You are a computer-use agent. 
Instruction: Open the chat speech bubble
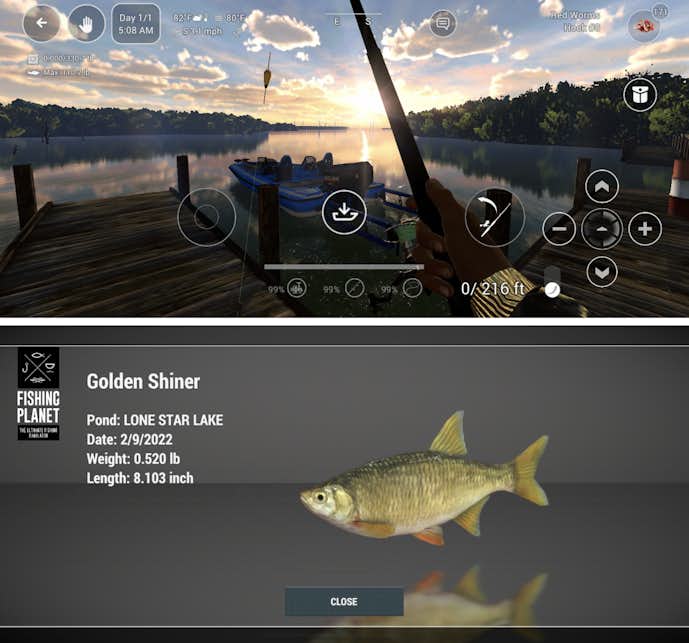coord(443,23)
